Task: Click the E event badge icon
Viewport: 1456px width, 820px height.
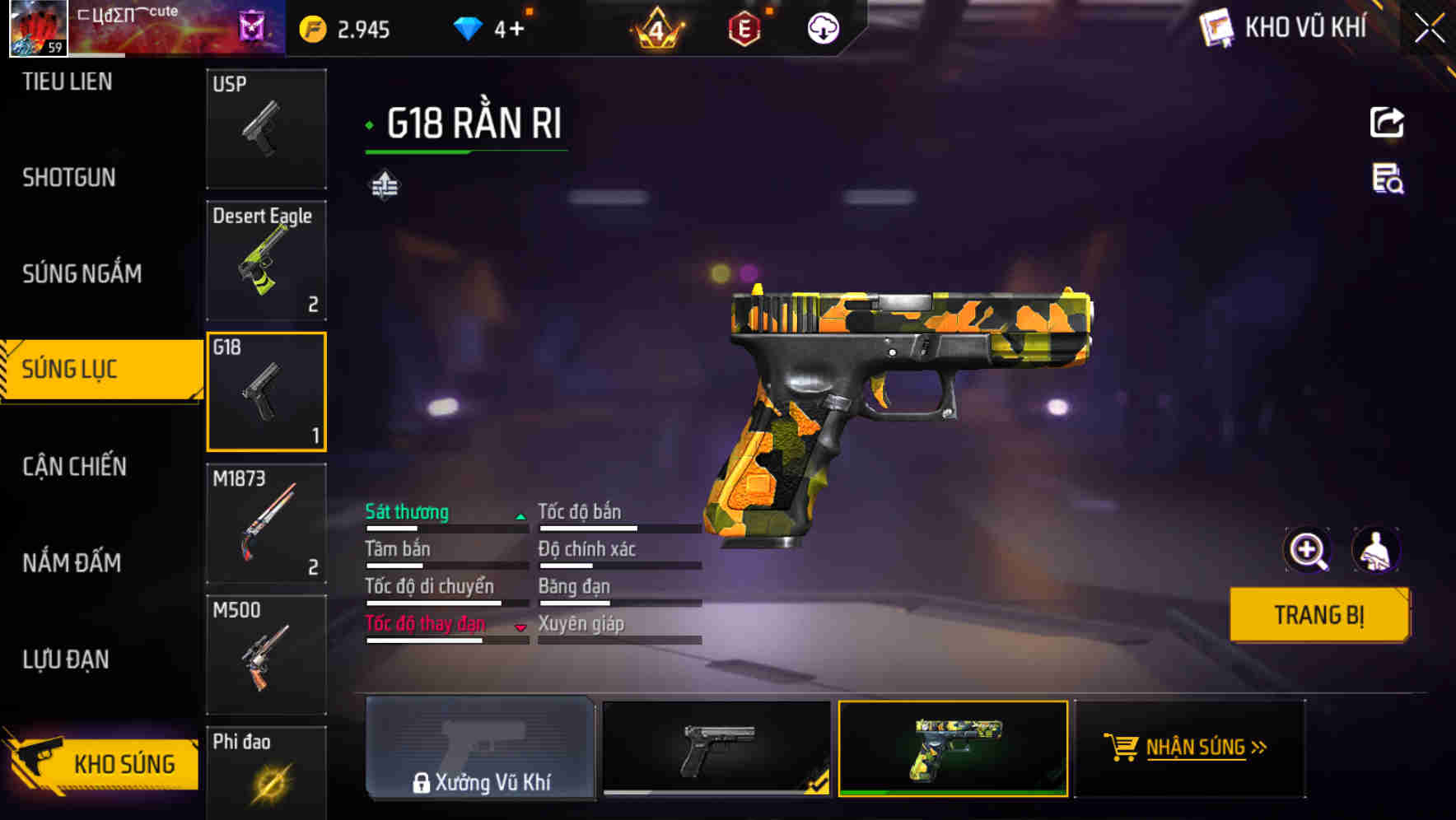Action: click(740, 28)
